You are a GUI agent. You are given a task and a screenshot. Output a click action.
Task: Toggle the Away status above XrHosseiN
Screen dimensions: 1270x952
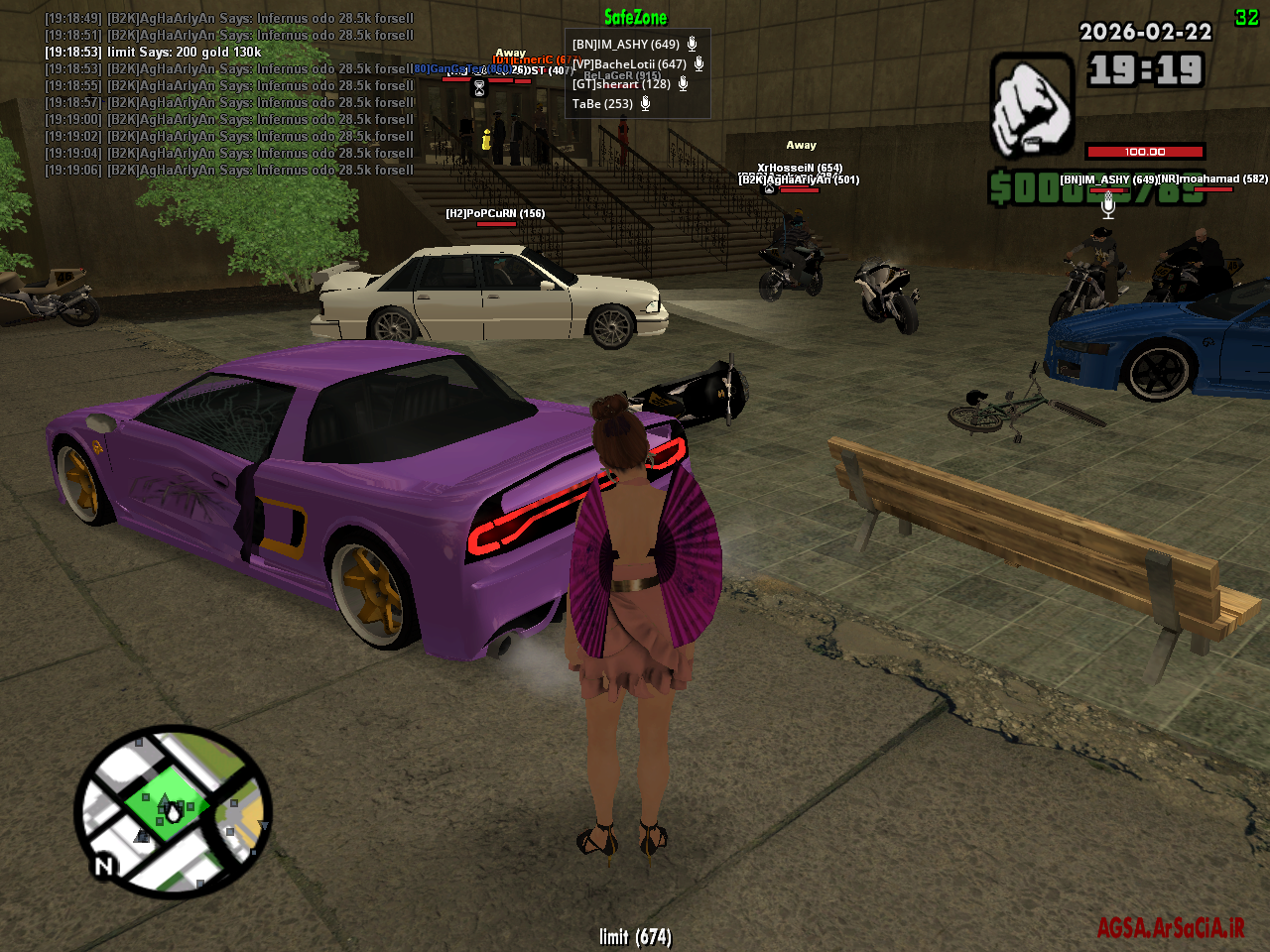tap(802, 144)
